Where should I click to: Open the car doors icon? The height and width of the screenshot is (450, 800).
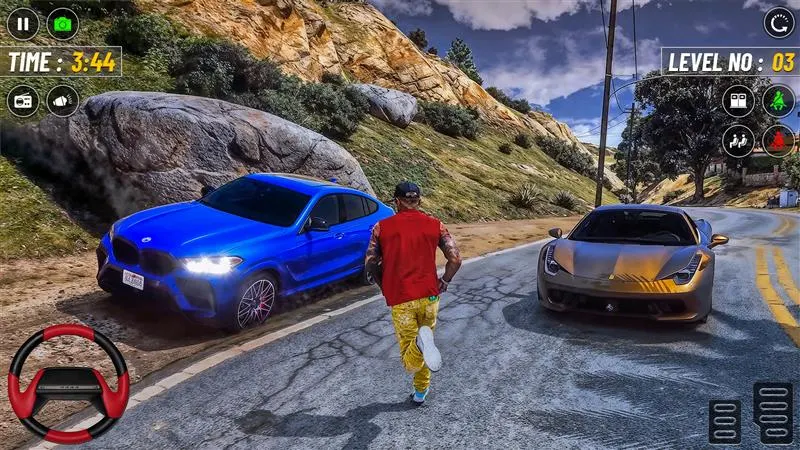tap(738, 100)
